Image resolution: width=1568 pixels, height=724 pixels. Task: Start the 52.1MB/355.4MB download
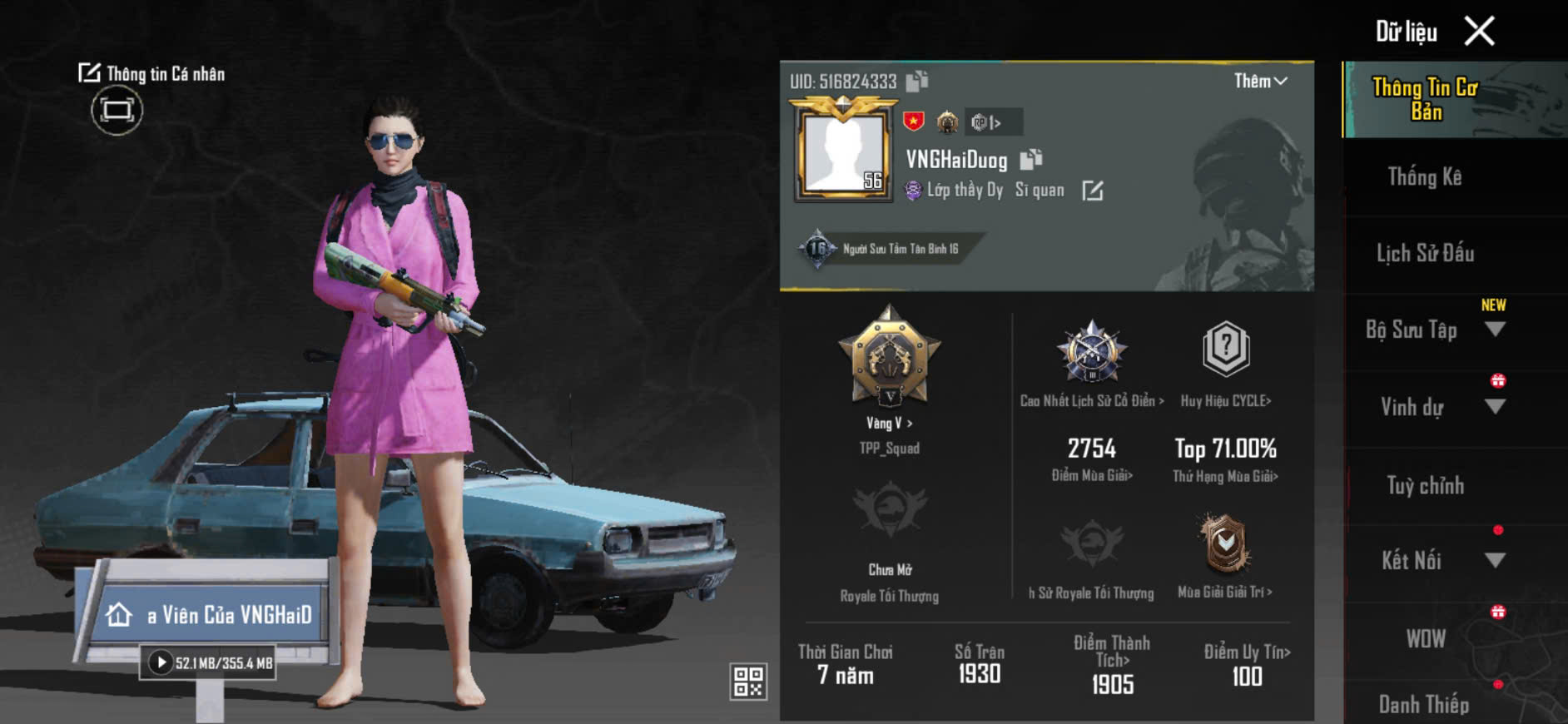[161, 662]
